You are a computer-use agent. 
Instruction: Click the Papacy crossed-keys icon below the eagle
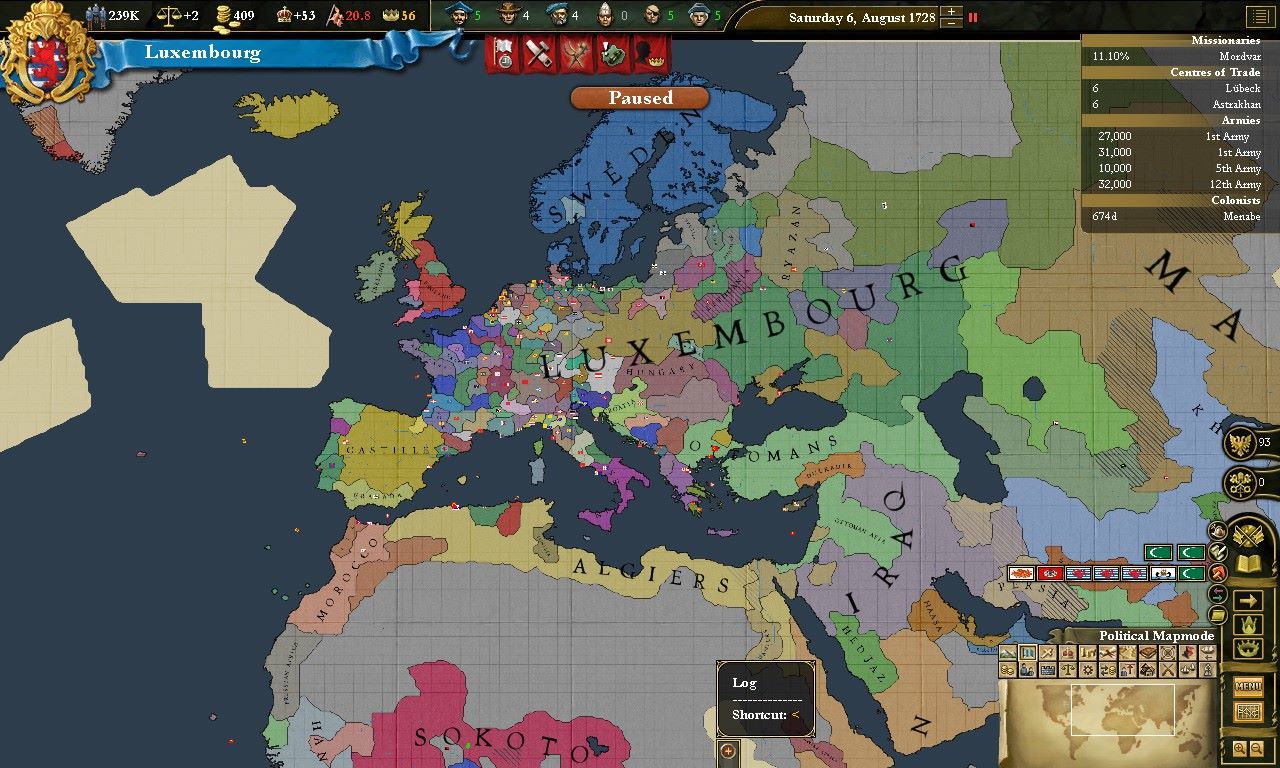pyautogui.click(x=1240, y=481)
